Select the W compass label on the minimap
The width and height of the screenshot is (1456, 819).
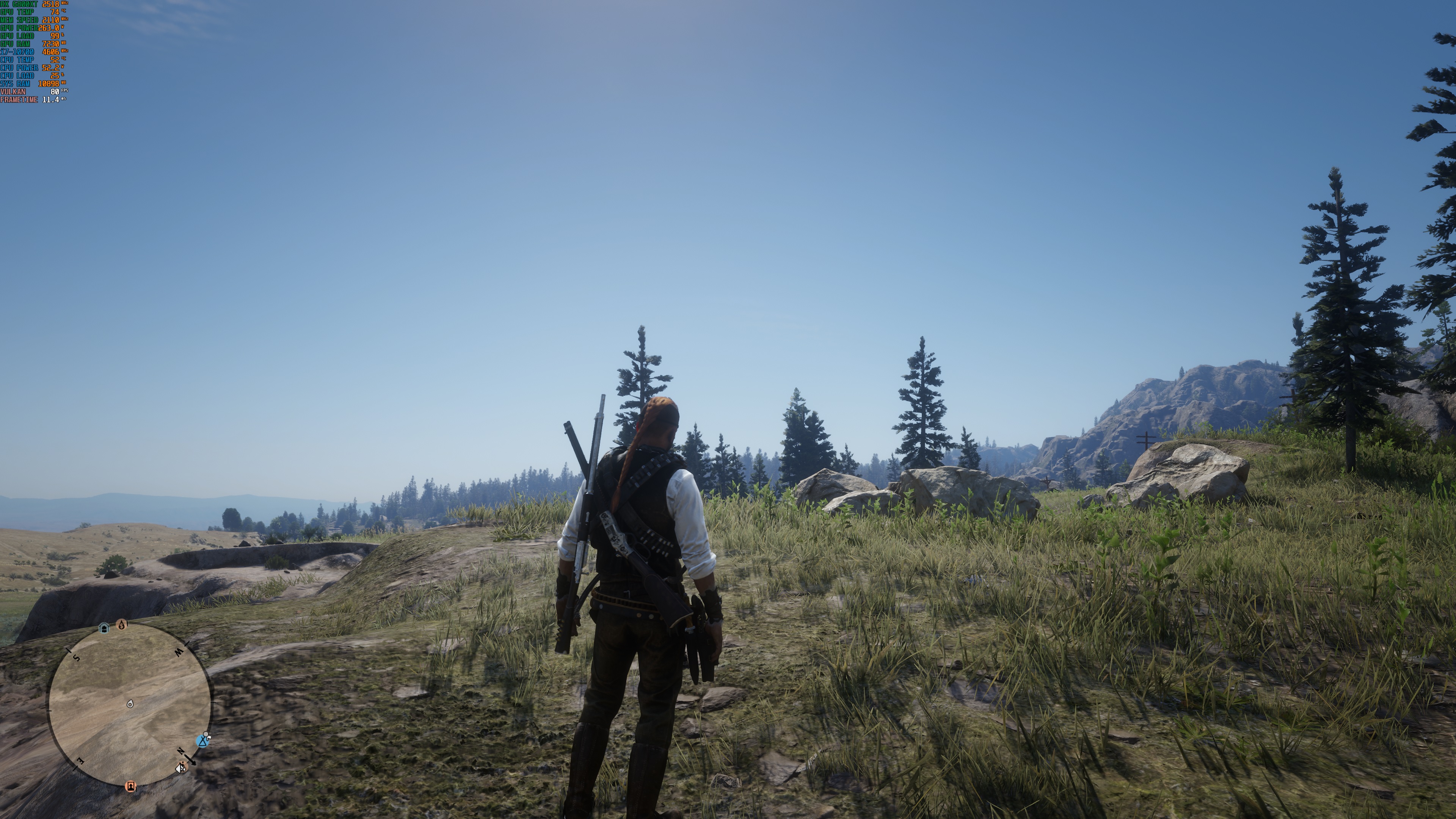tap(179, 653)
